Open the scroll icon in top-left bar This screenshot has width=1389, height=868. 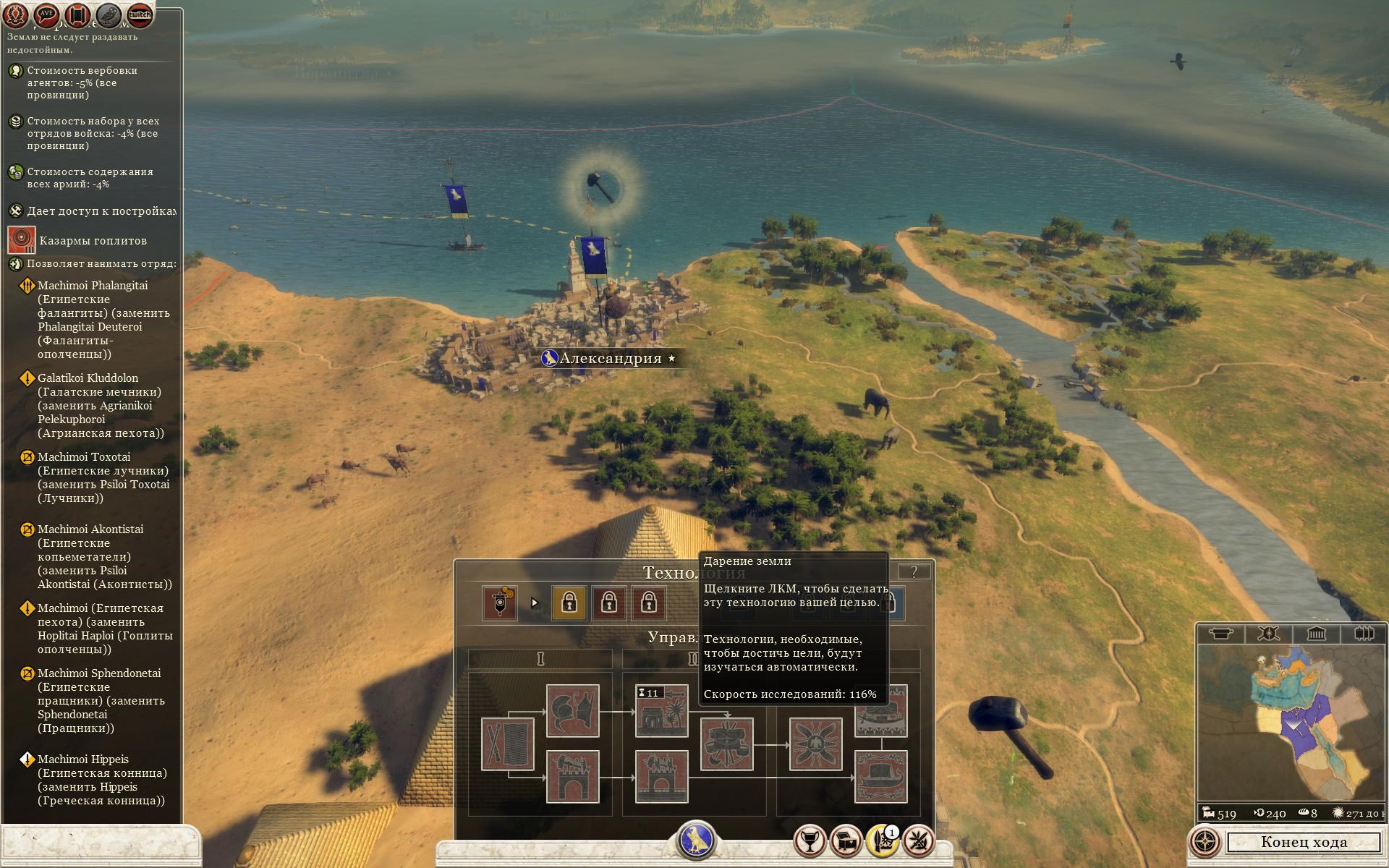pyautogui.click(x=78, y=14)
